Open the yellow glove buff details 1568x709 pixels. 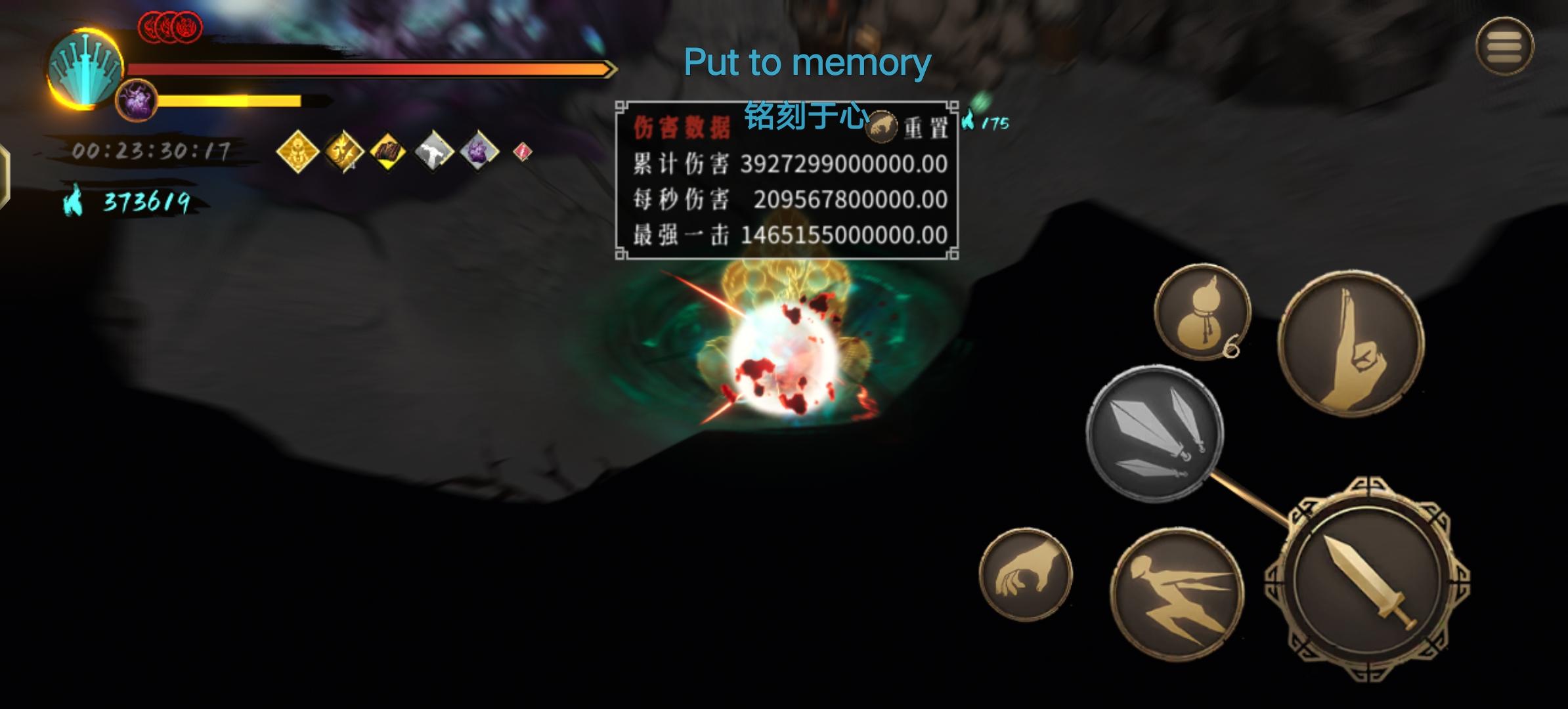[x=387, y=151]
